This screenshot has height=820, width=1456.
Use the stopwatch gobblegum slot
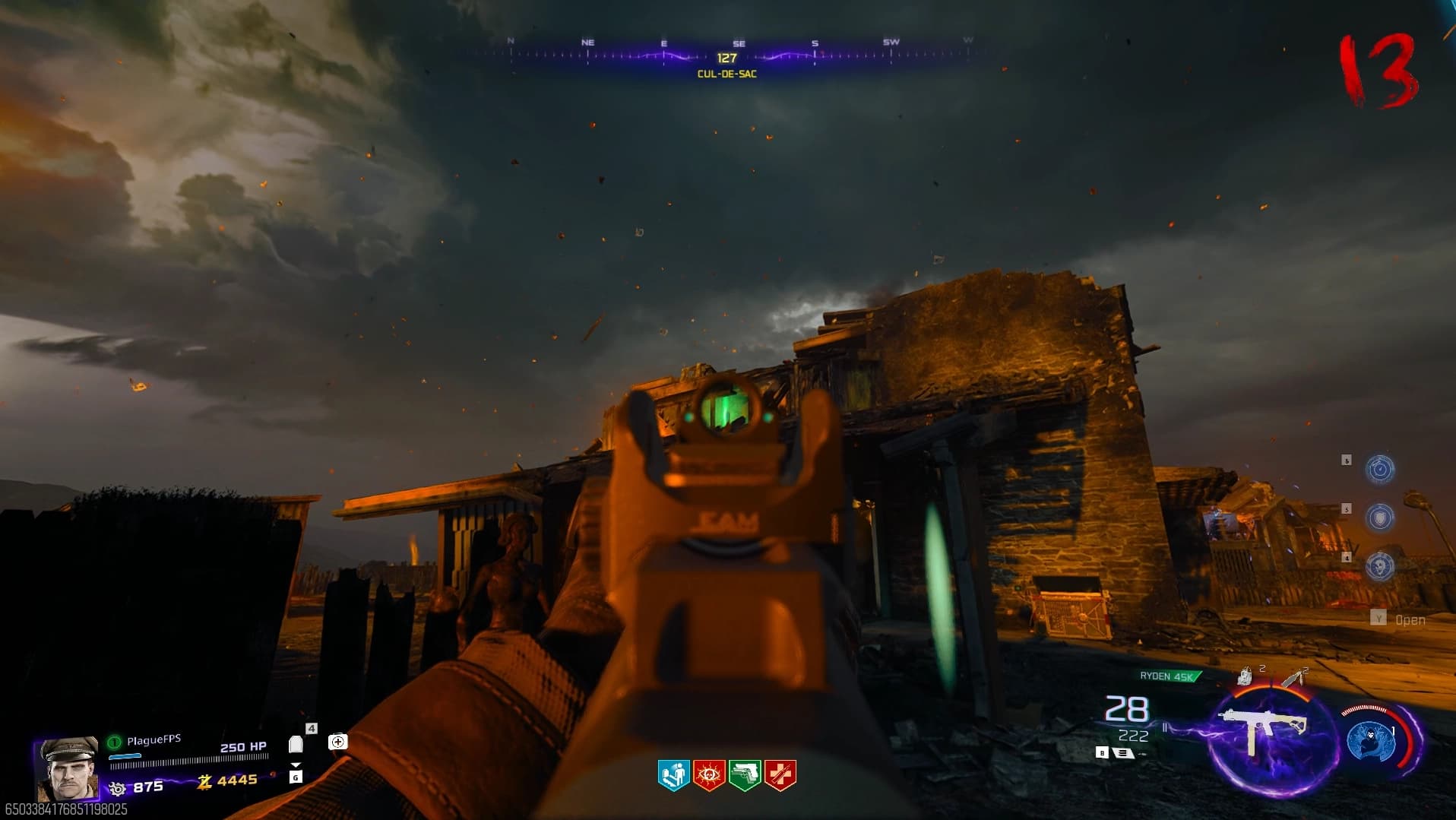pos(1380,469)
